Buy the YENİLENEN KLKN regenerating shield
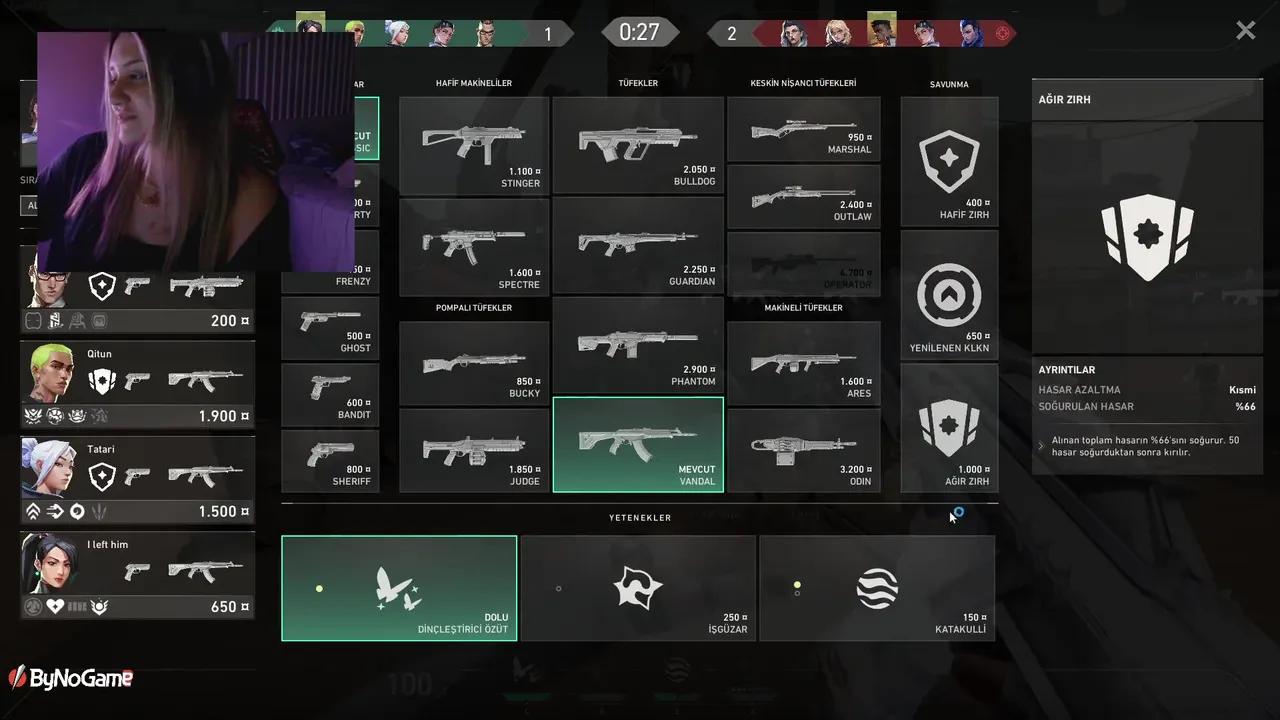This screenshot has width=1280, height=720. [x=949, y=295]
